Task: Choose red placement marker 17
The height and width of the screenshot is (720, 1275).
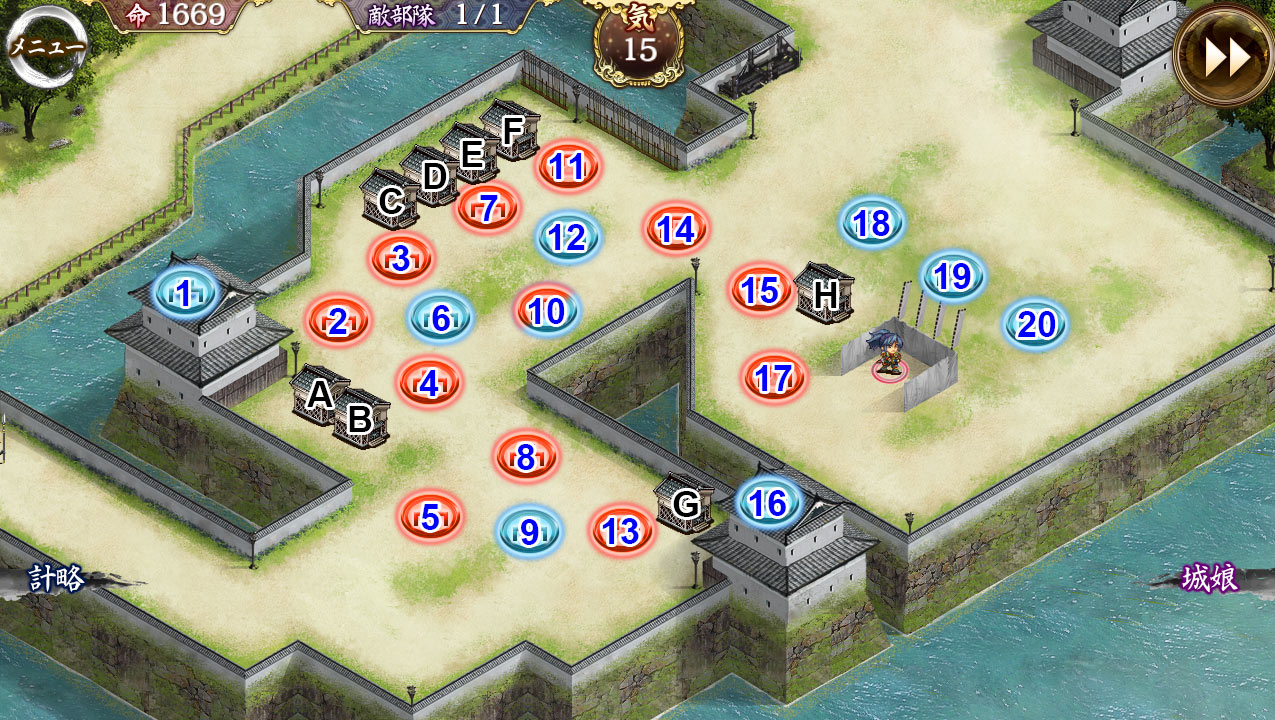Action: [x=774, y=378]
